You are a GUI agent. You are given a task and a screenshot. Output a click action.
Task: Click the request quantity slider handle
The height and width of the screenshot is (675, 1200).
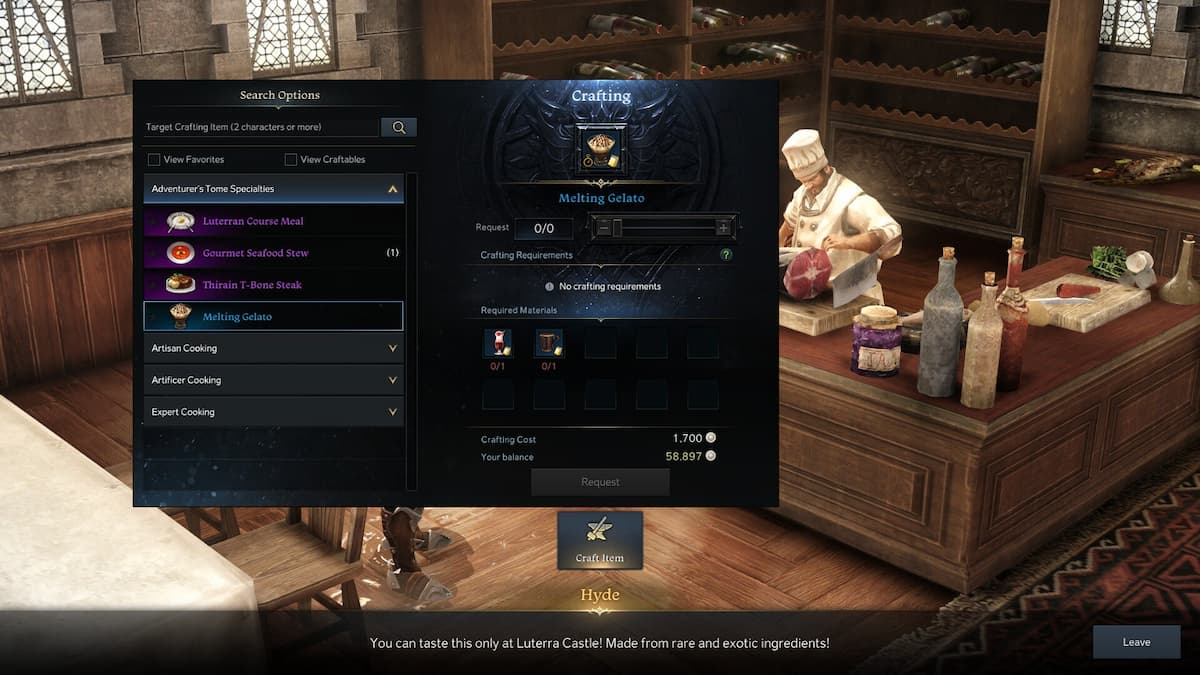coord(617,228)
